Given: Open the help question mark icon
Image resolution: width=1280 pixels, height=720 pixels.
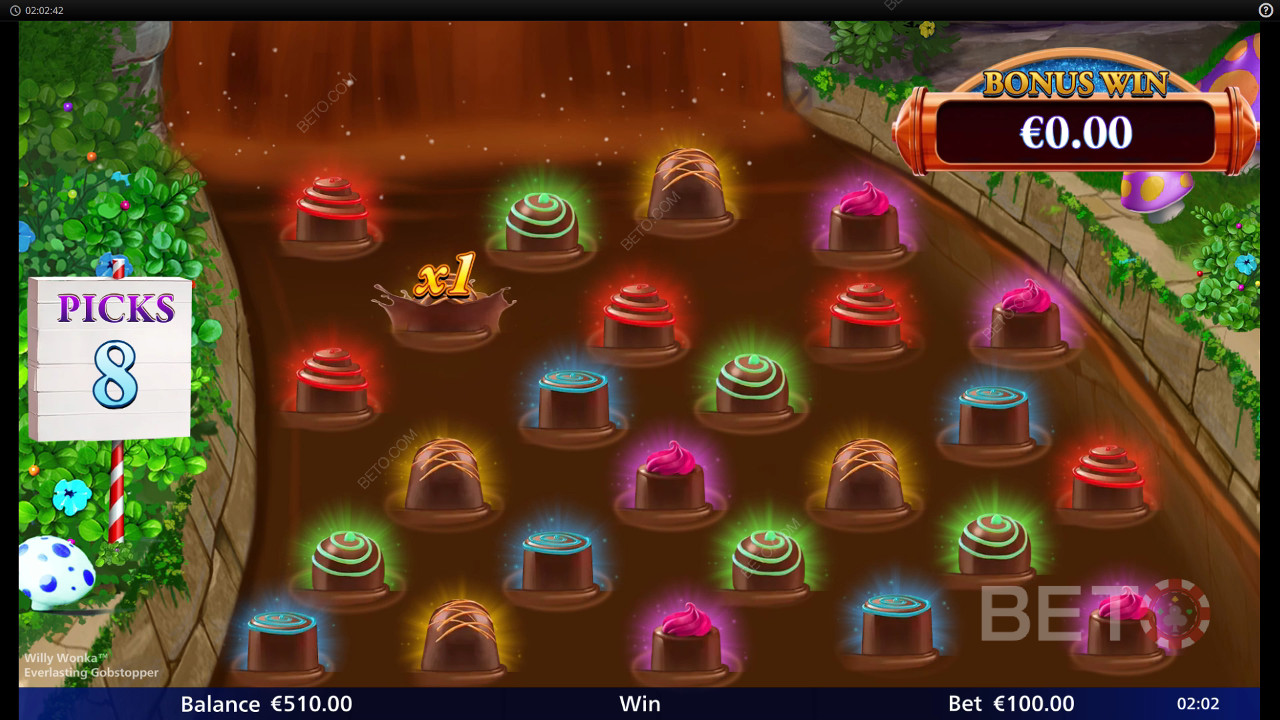Looking at the screenshot, I should (1265, 10).
